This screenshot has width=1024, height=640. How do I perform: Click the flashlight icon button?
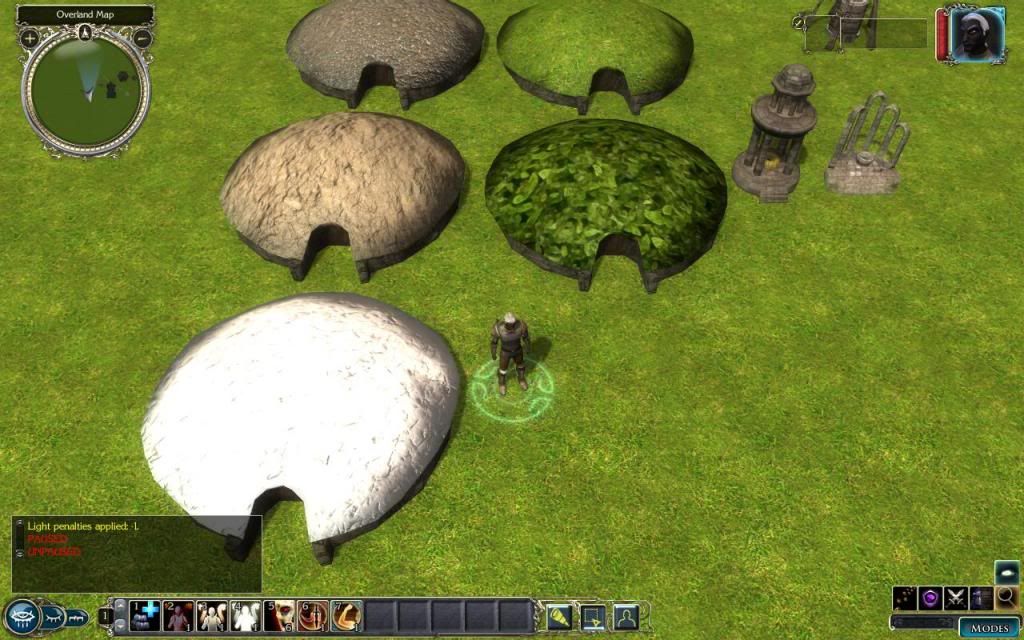tap(558, 616)
